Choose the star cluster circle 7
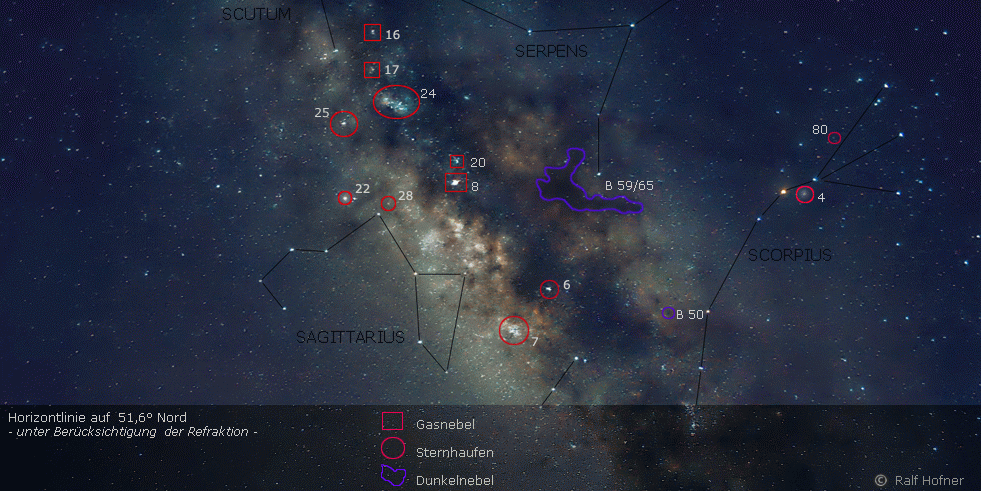 [514, 330]
